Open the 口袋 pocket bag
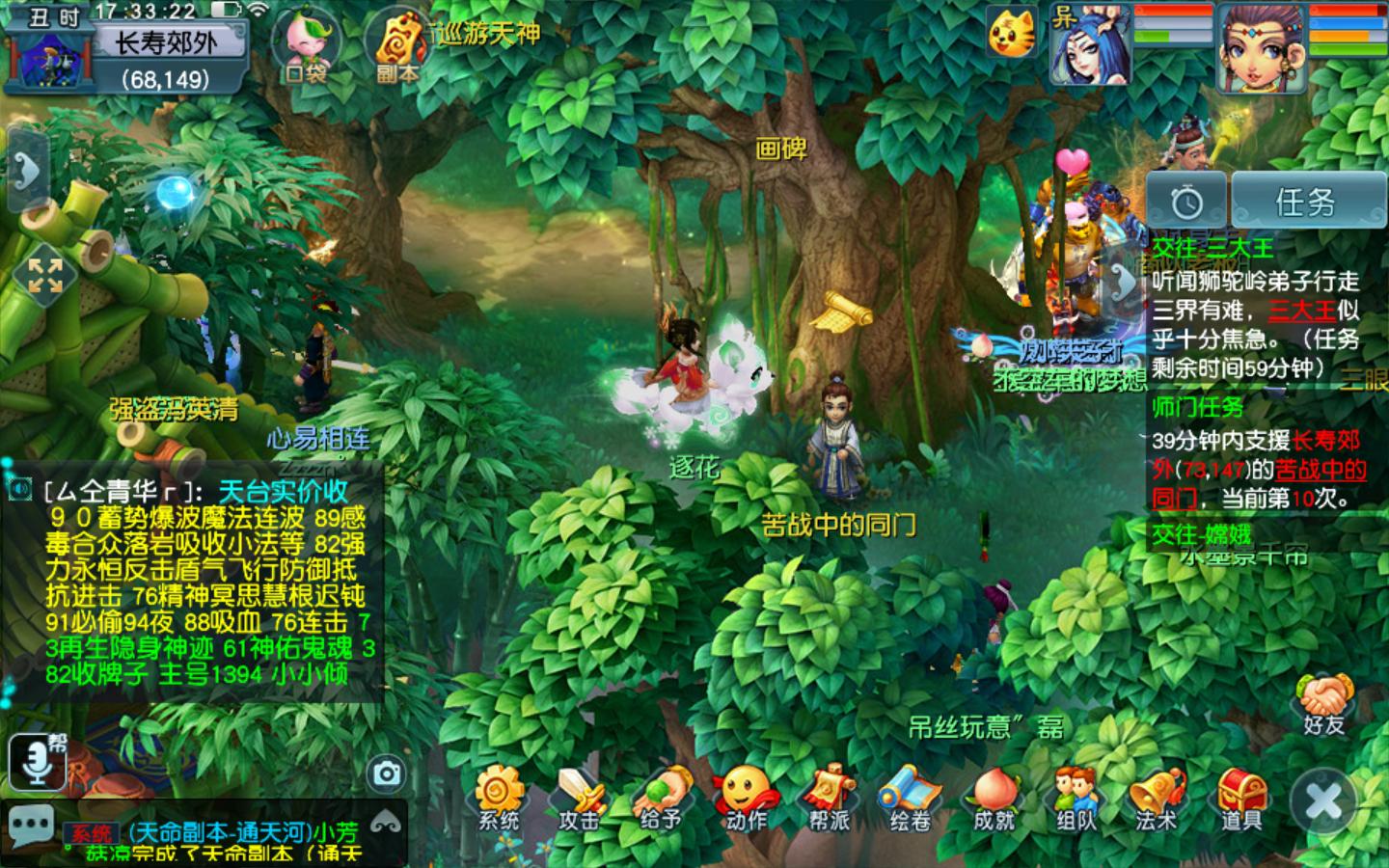This screenshot has height=868, width=1389. point(306,46)
